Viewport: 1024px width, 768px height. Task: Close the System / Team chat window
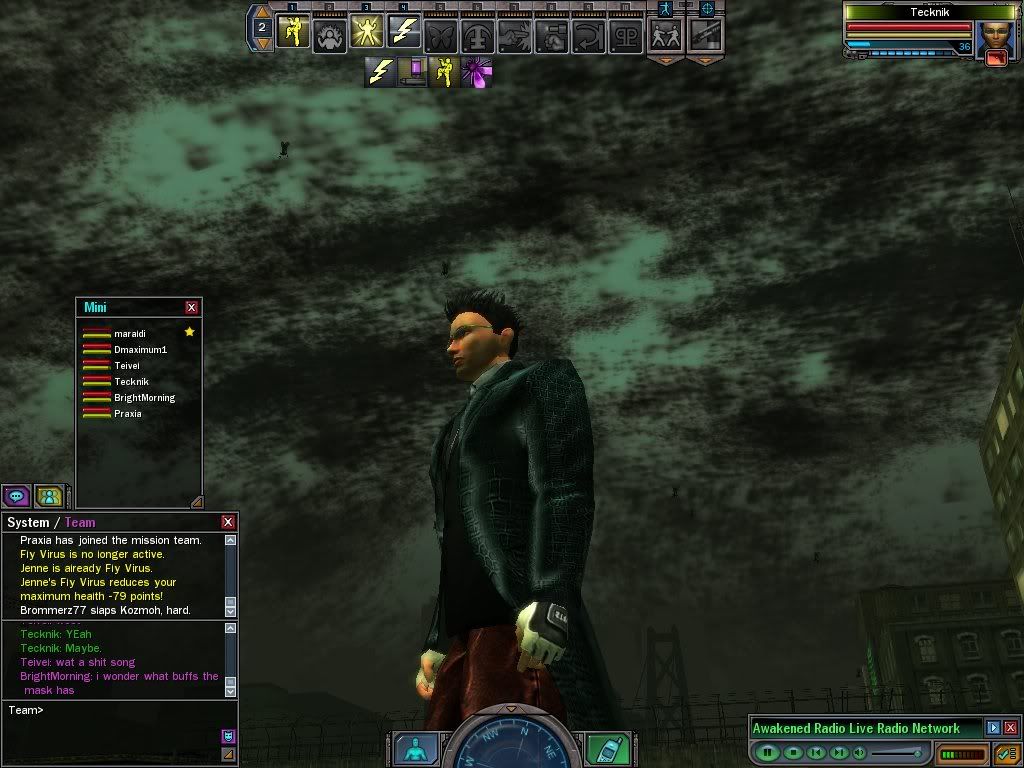(x=228, y=522)
